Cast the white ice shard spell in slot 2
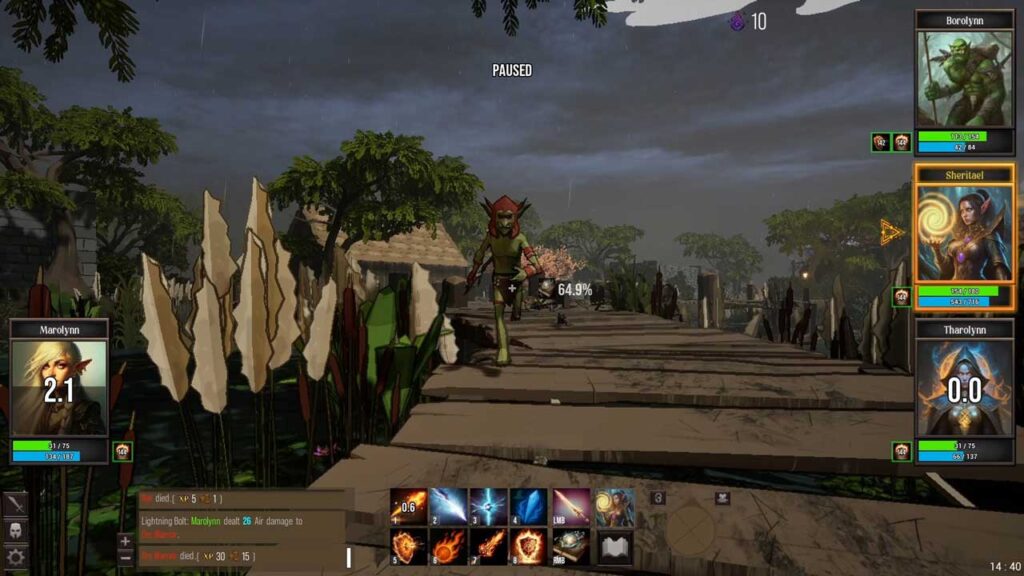 tap(448, 506)
